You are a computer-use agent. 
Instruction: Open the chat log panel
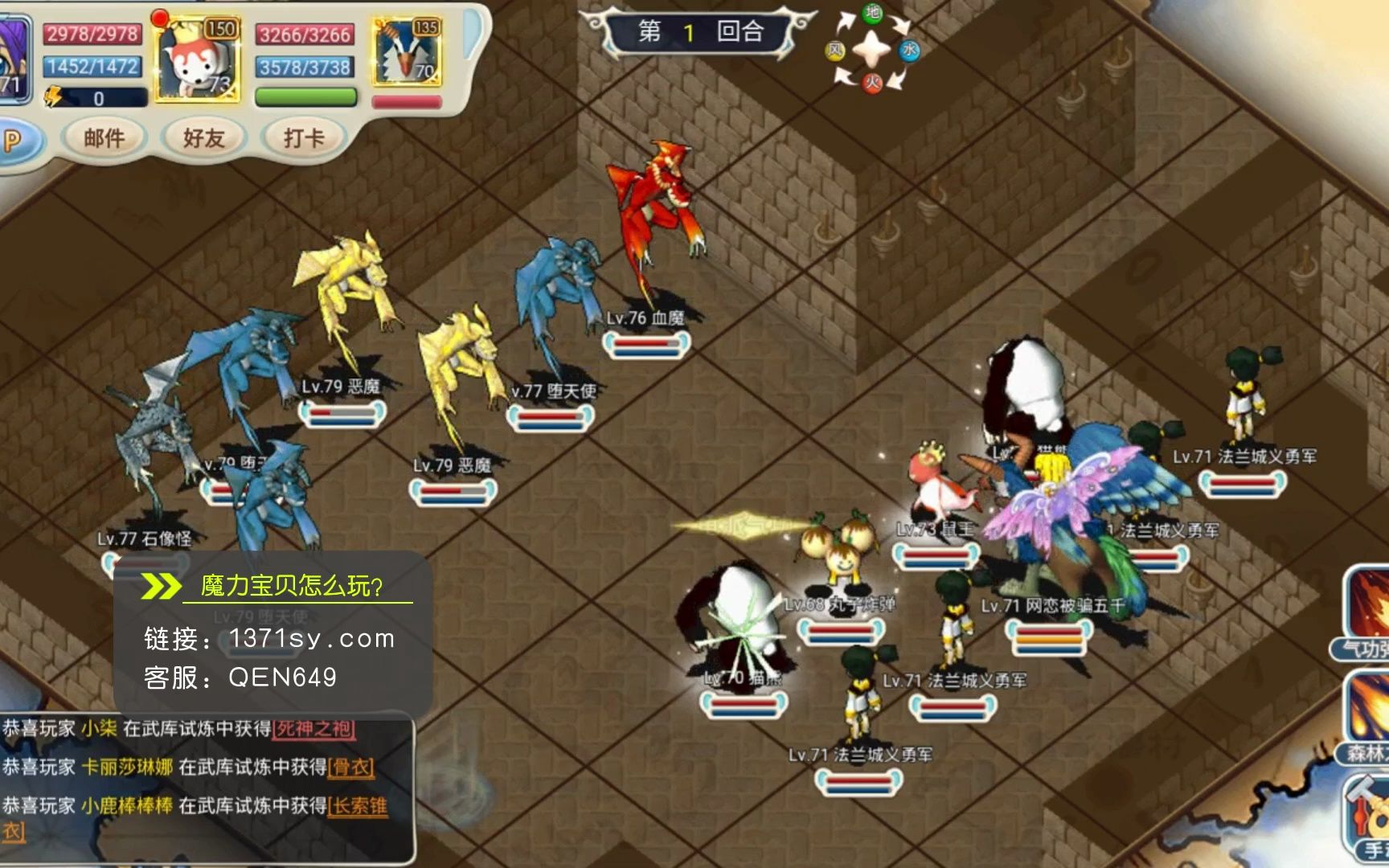[207, 788]
